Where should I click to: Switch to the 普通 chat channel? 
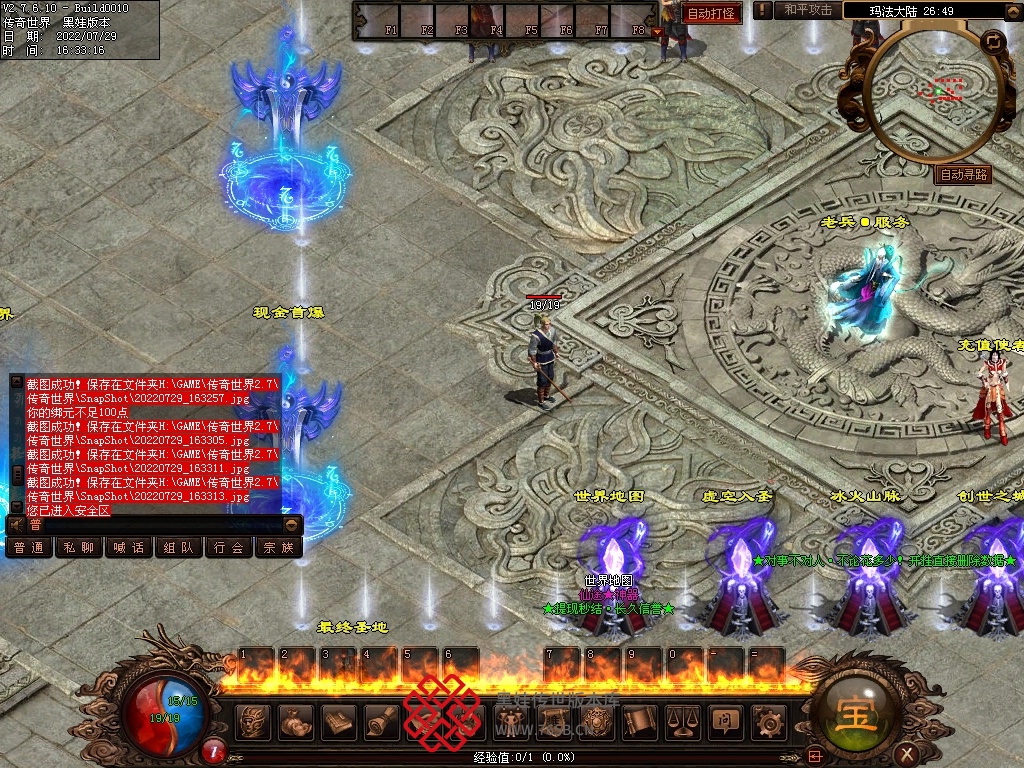click(x=29, y=547)
